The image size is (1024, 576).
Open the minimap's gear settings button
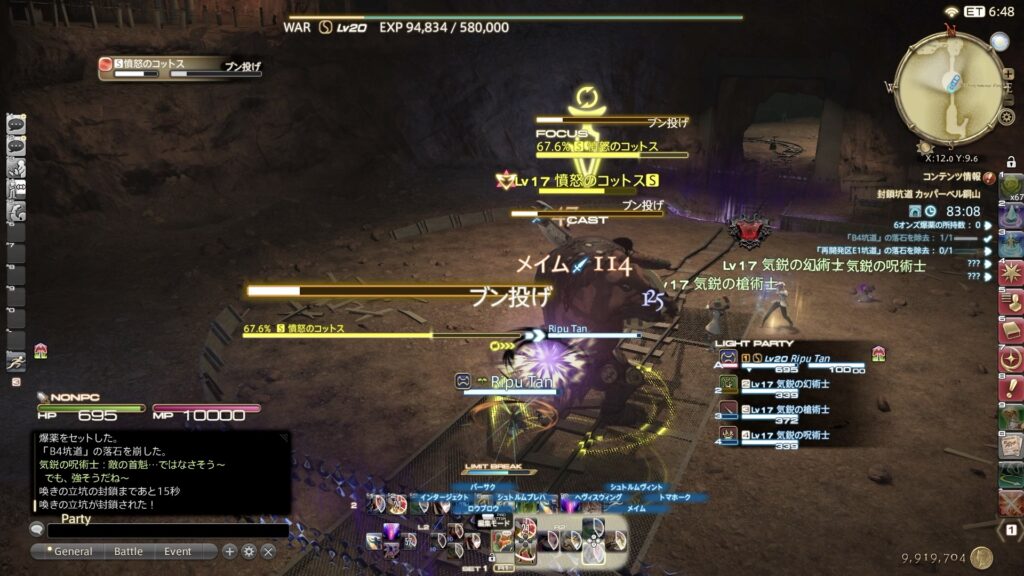coord(1007,117)
